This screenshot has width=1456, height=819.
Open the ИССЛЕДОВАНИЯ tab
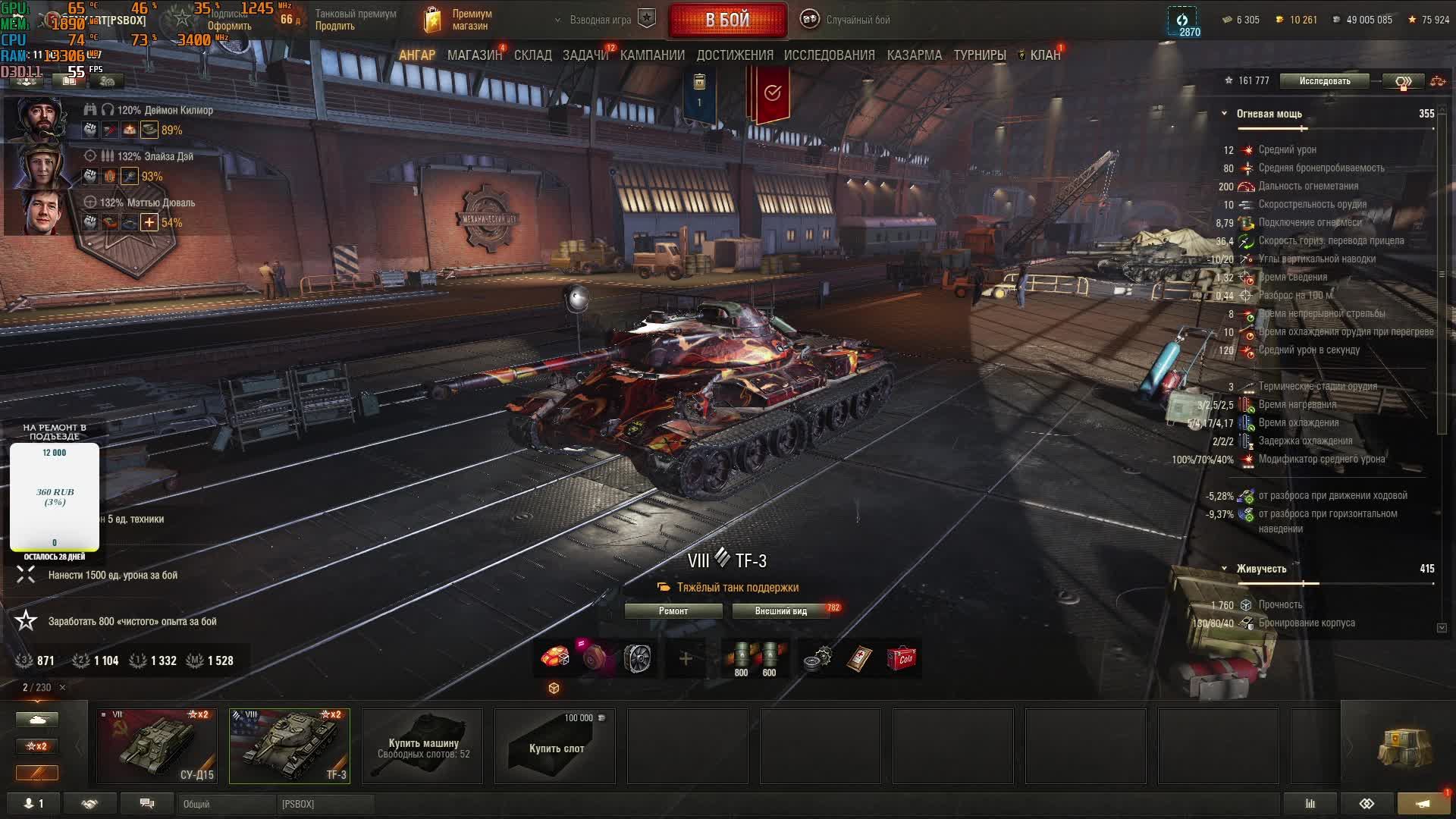(x=829, y=55)
